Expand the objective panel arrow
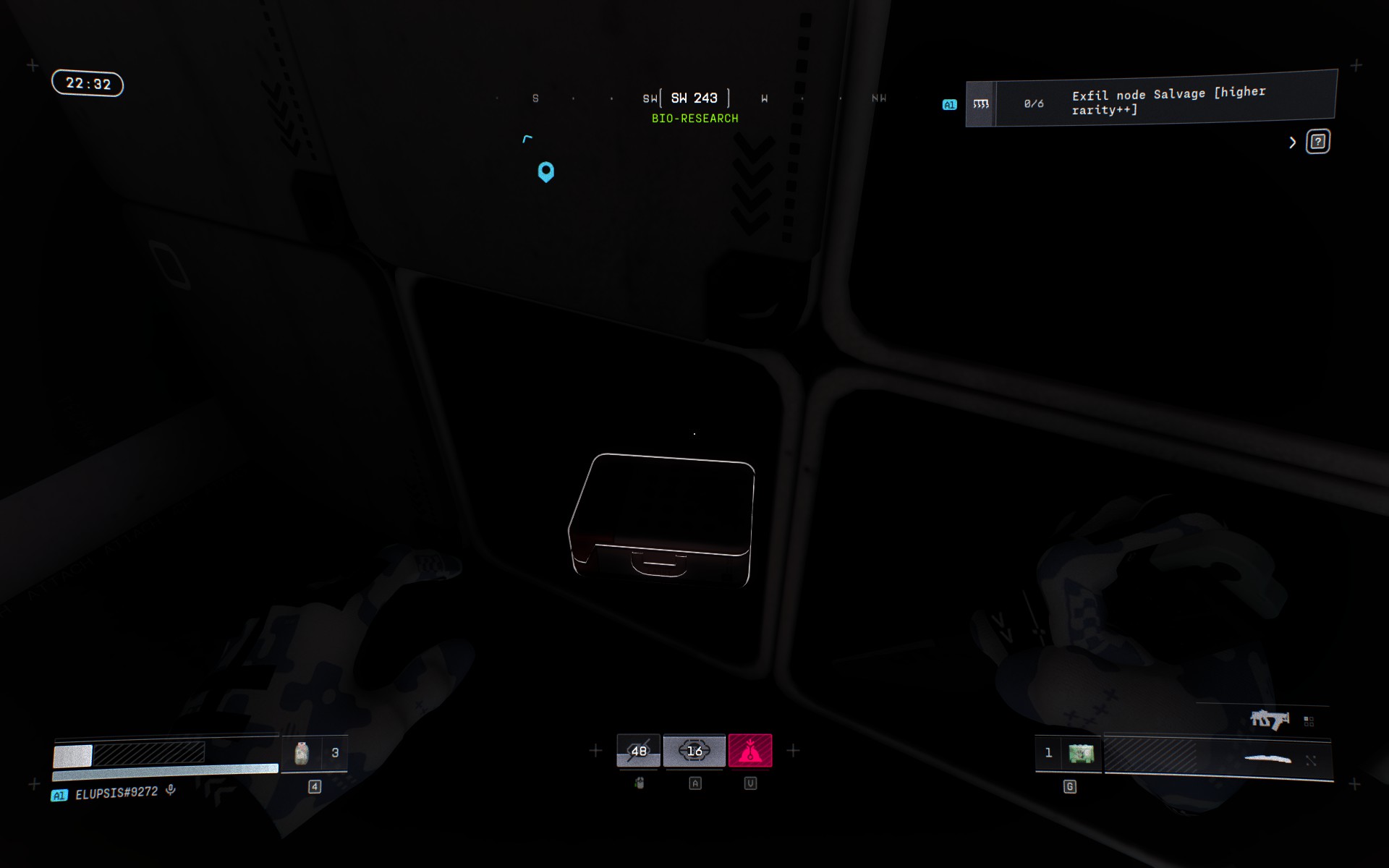Image resolution: width=1389 pixels, height=868 pixels. 1292,142
